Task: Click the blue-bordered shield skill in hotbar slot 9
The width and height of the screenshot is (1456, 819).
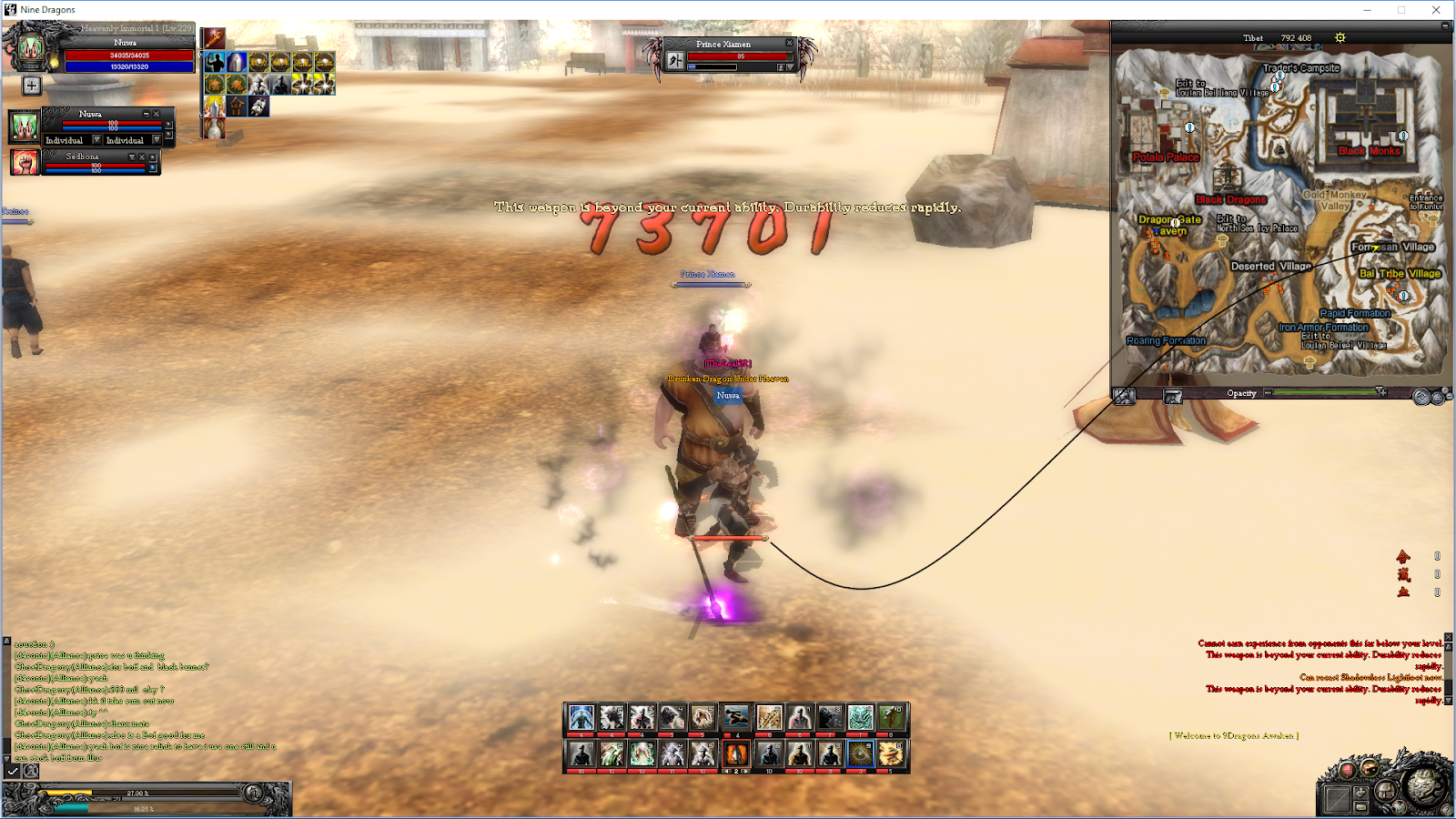Action: click(861, 753)
